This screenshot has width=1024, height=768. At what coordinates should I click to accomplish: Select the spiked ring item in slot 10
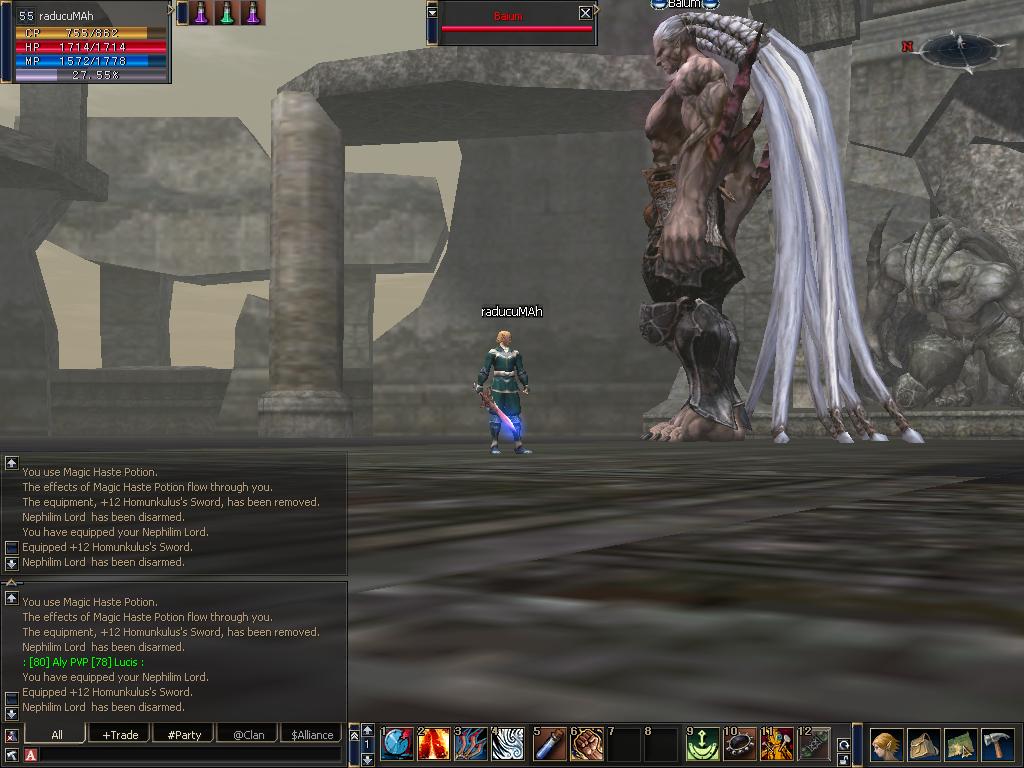(740, 744)
